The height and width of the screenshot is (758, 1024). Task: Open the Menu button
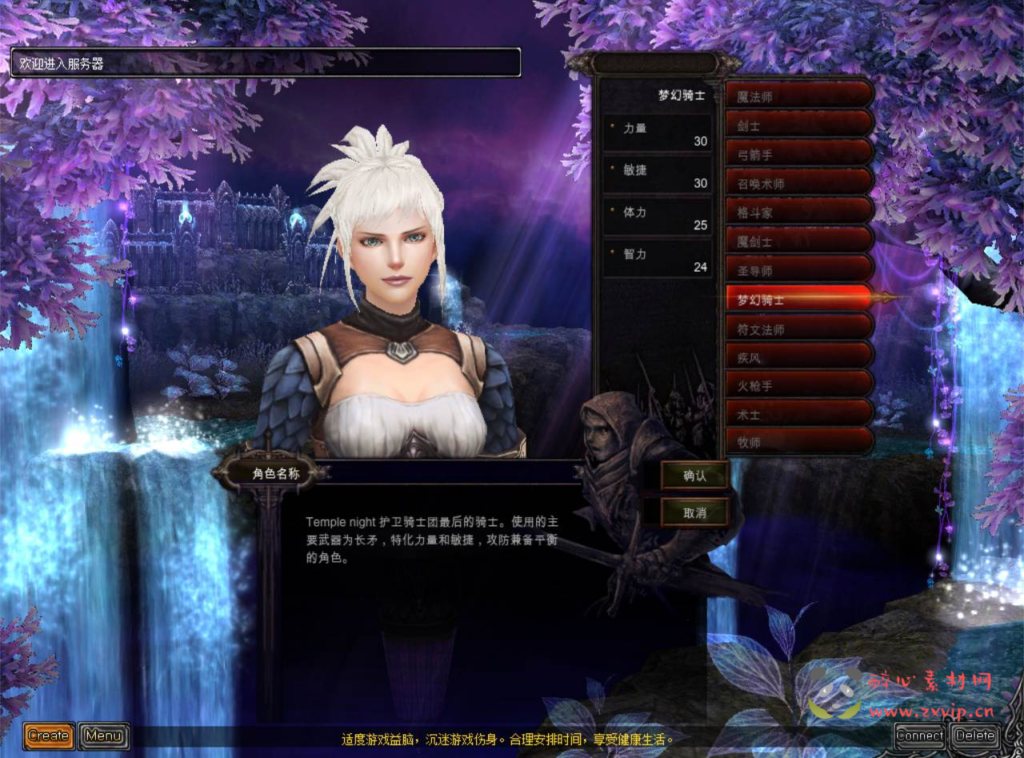[103, 736]
